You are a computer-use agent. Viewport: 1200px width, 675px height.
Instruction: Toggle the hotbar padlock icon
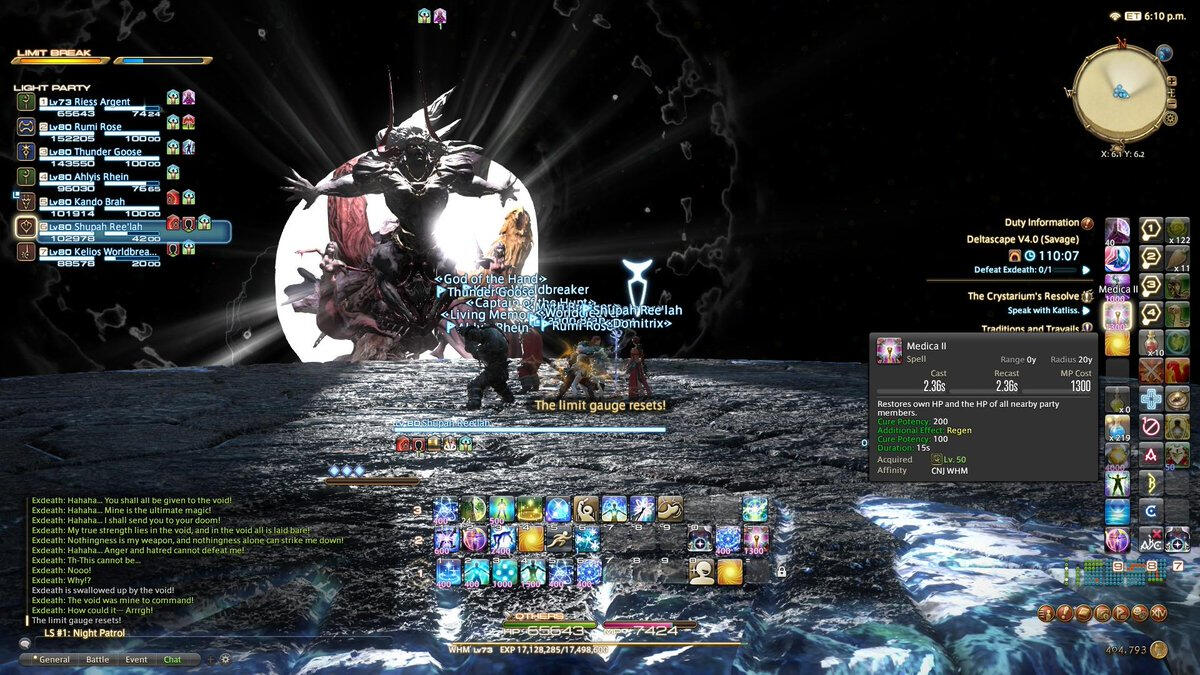pyautogui.click(x=781, y=571)
